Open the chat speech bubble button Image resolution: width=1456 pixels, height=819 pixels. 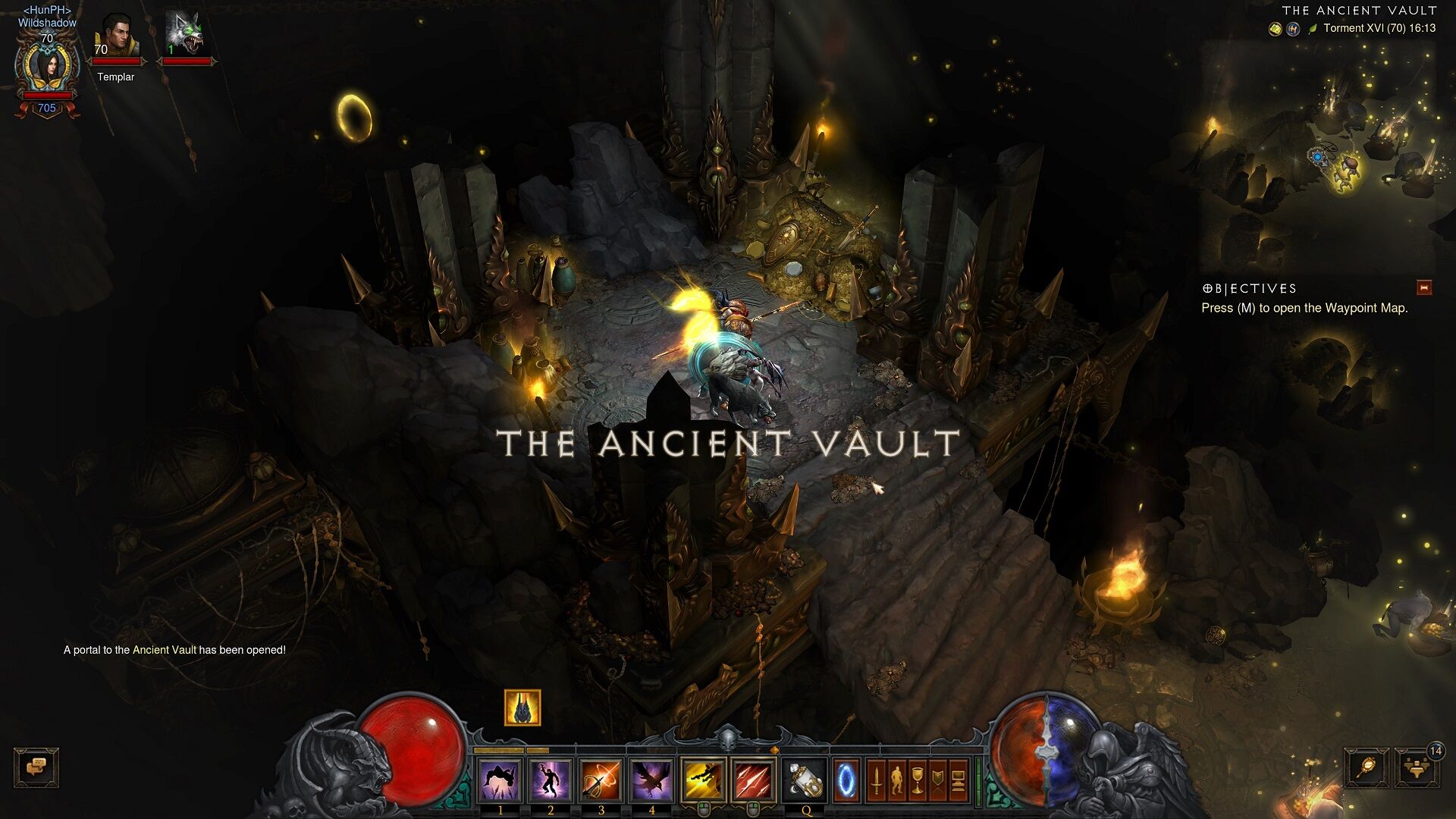click(x=36, y=767)
